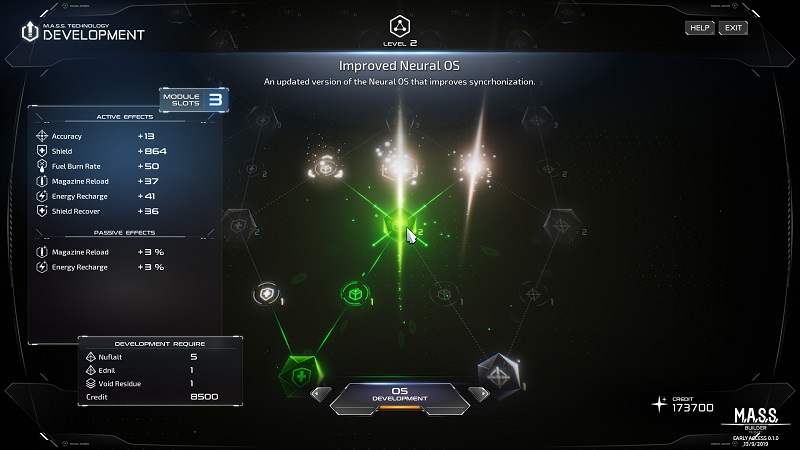Pick the dim crosshair level 1 node
Image resolution: width=800 pixels, height=450 pixels.
(531, 294)
